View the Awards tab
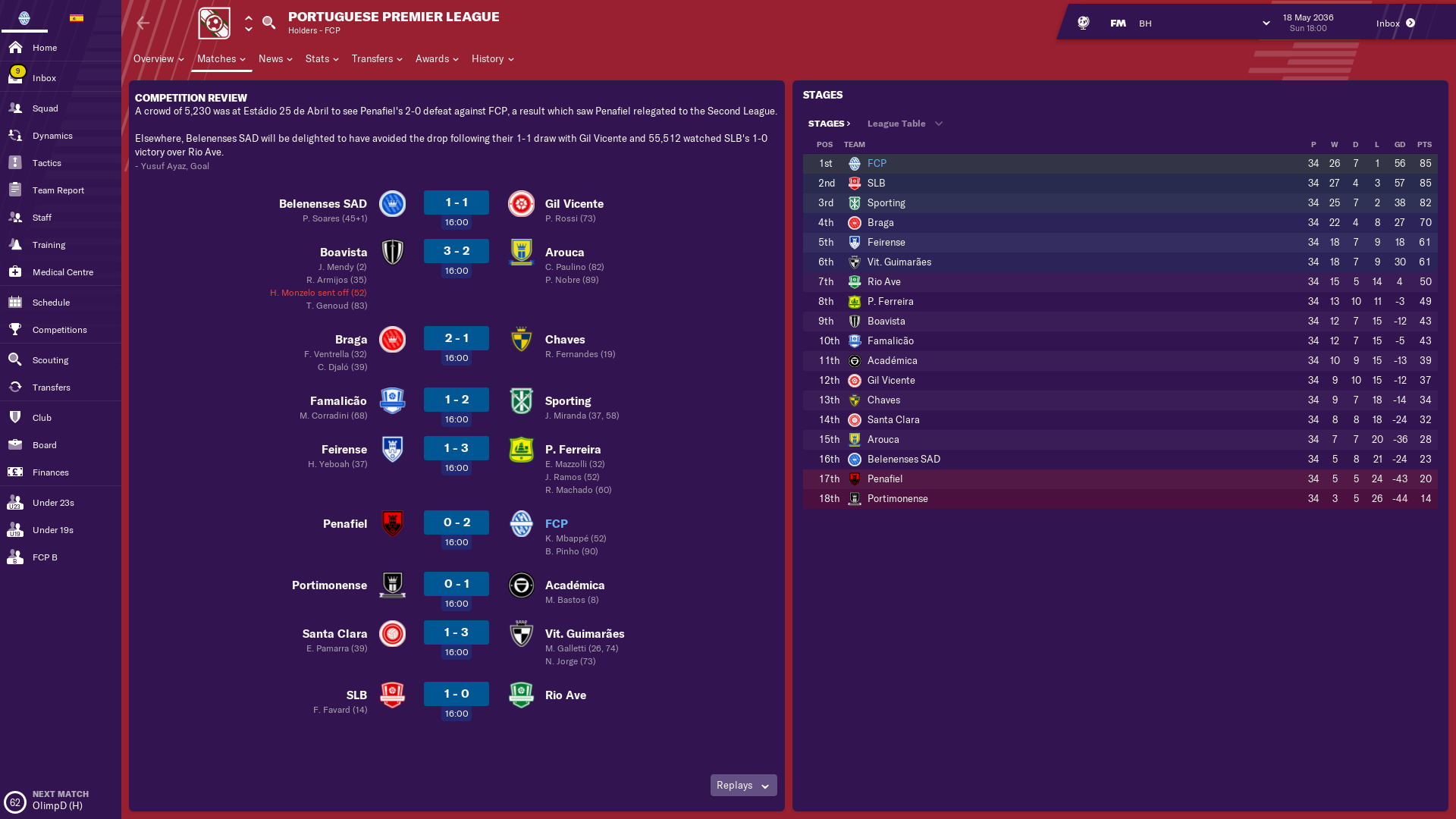This screenshot has height=819, width=1456. [x=436, y=59]
